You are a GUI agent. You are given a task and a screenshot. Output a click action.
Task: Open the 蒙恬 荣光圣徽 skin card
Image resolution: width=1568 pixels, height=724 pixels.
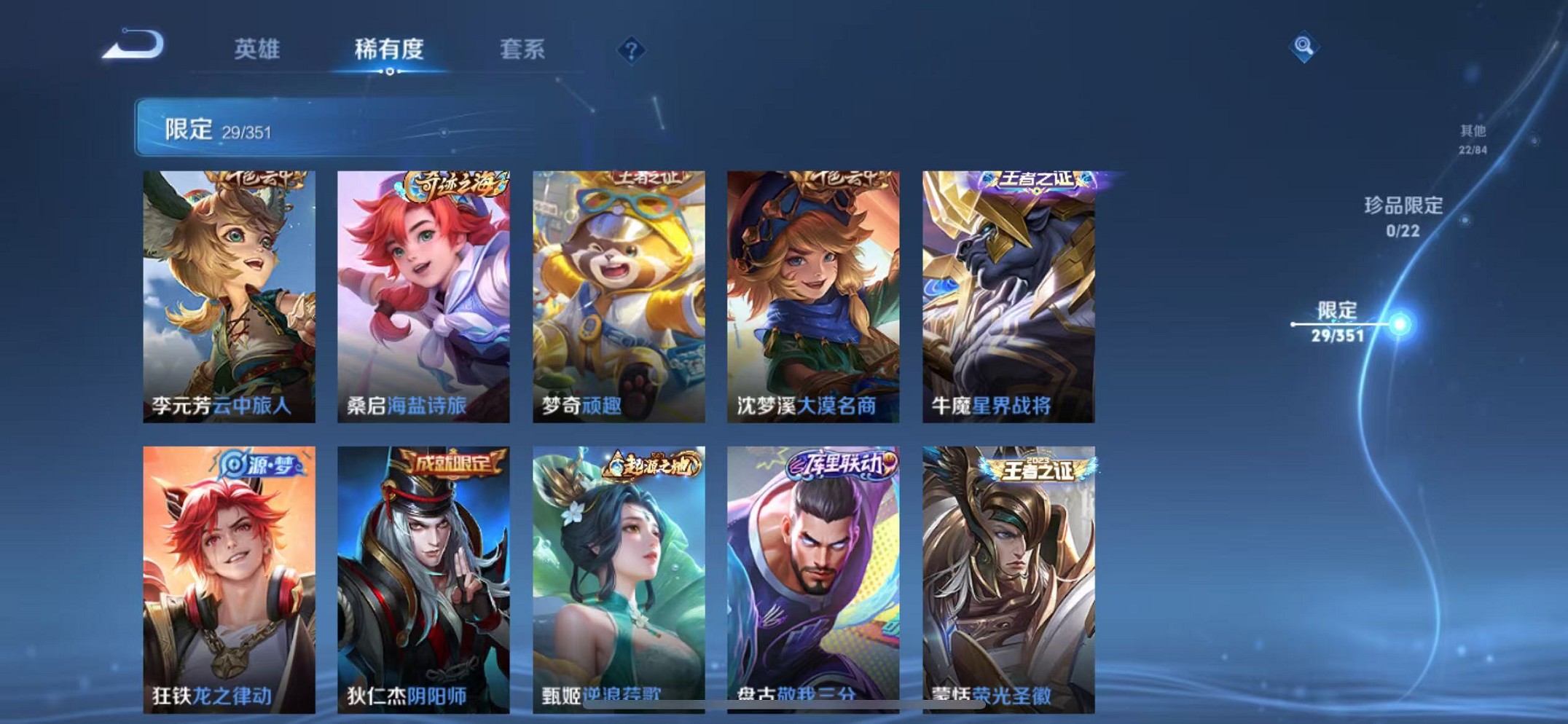(x=1008, y=575)
